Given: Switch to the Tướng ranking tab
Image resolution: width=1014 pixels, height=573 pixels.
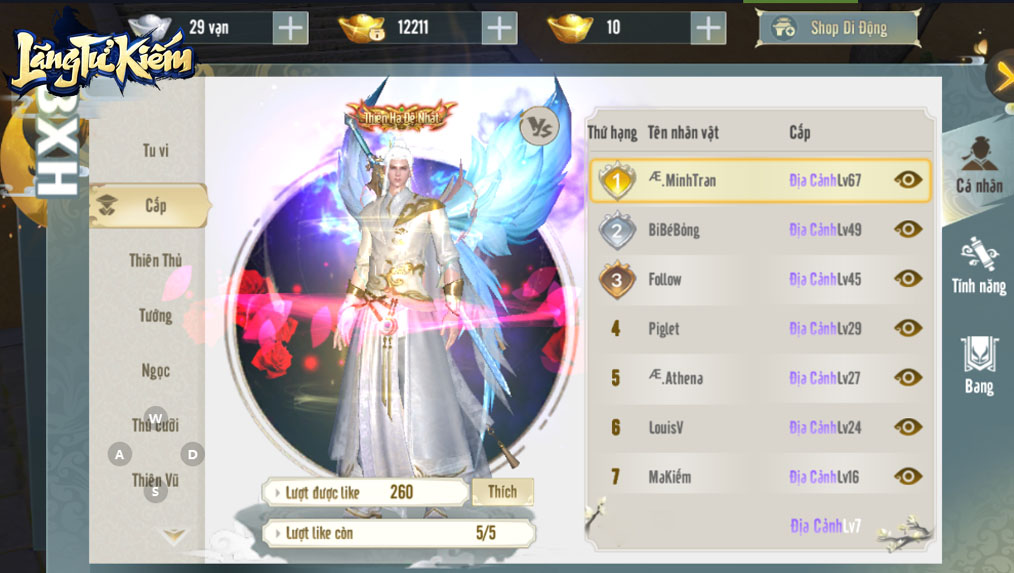Looking at the screenshot, I should coord(155,316).
